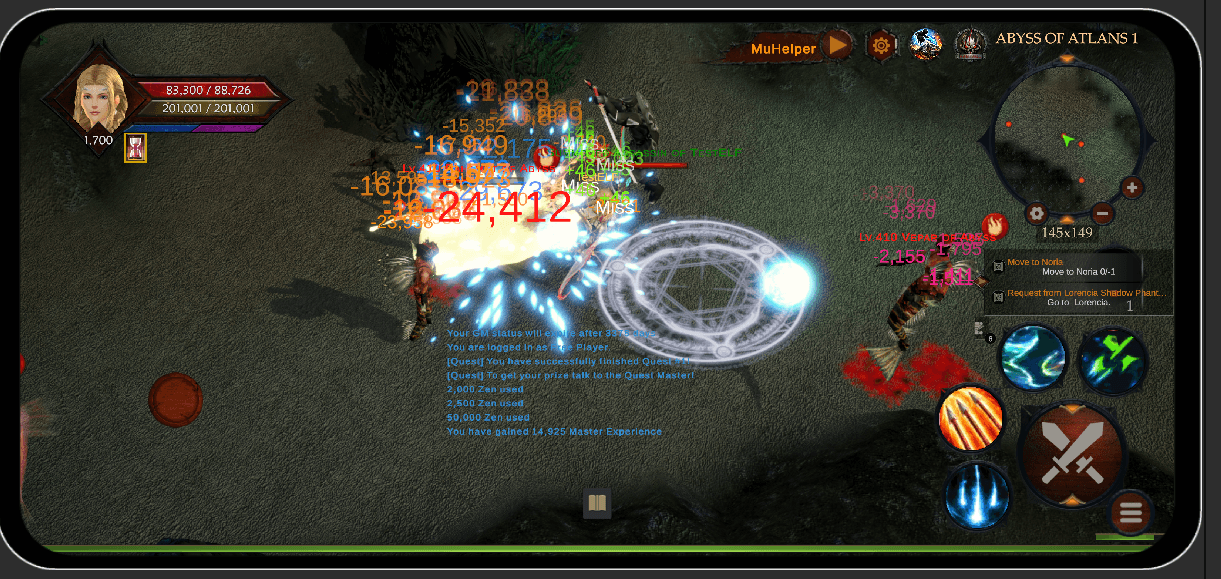The image size is (1221, 579).
Task: Open settings via the orange gear icon
Action: (x=881, y=45)
